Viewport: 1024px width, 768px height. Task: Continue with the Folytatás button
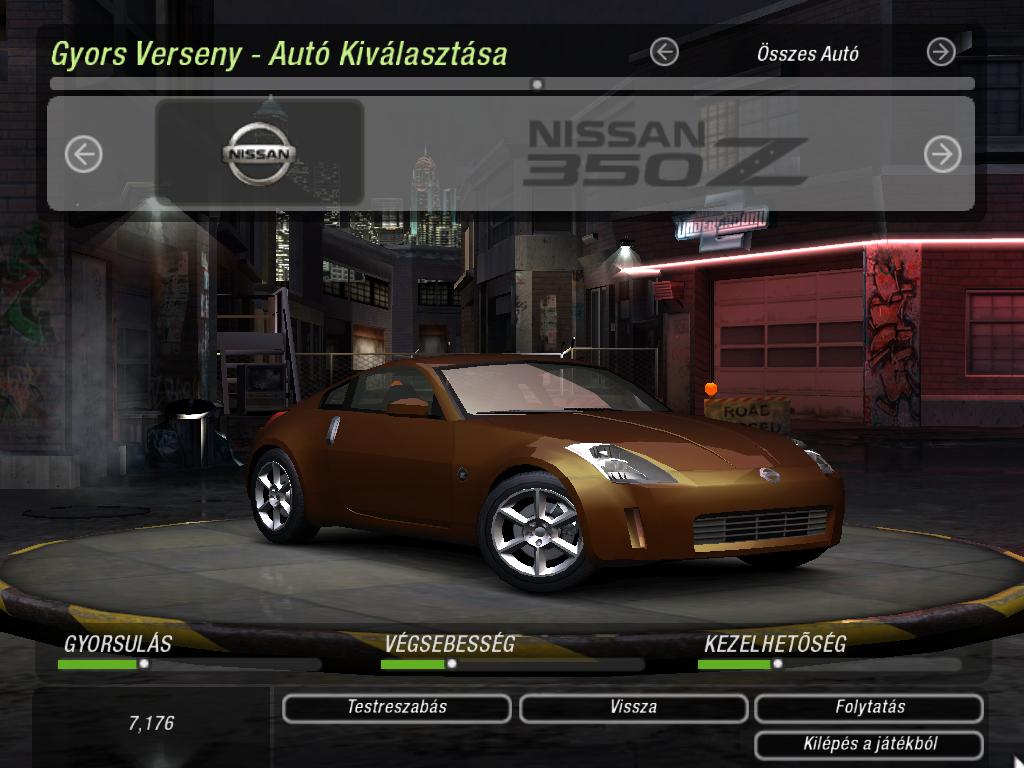[869, 708]
